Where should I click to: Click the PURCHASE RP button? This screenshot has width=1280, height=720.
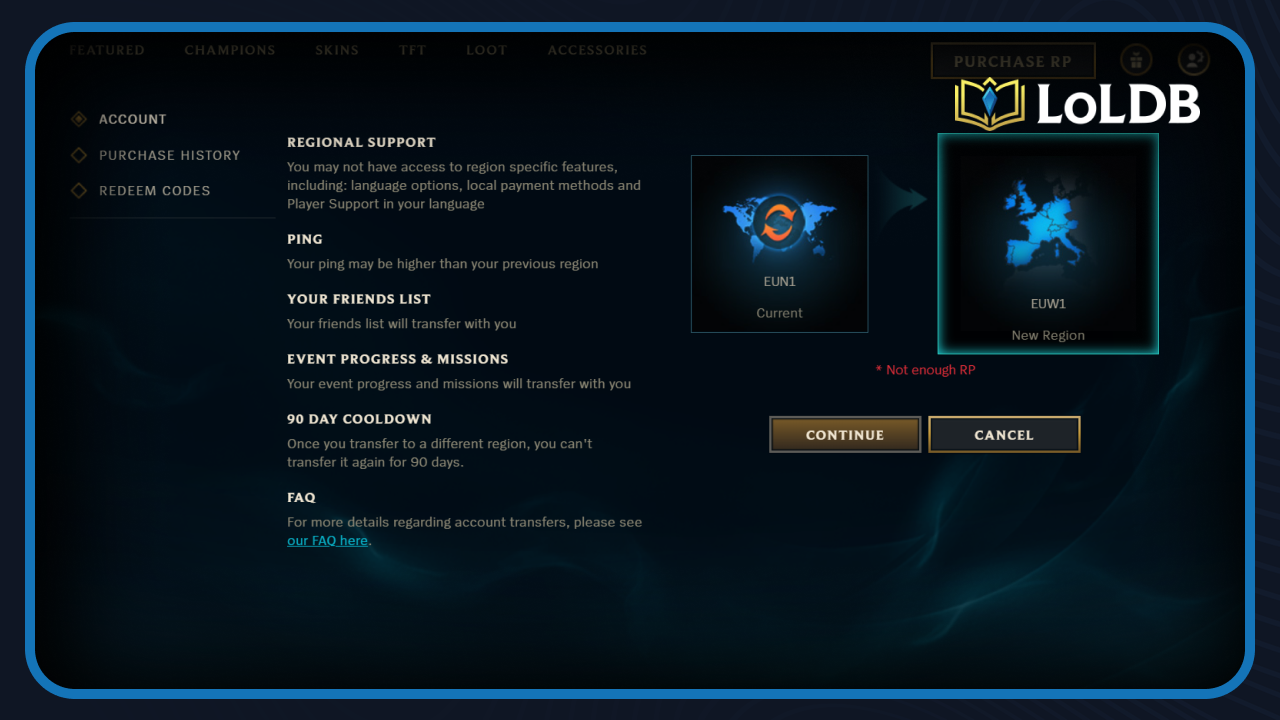1012,60
